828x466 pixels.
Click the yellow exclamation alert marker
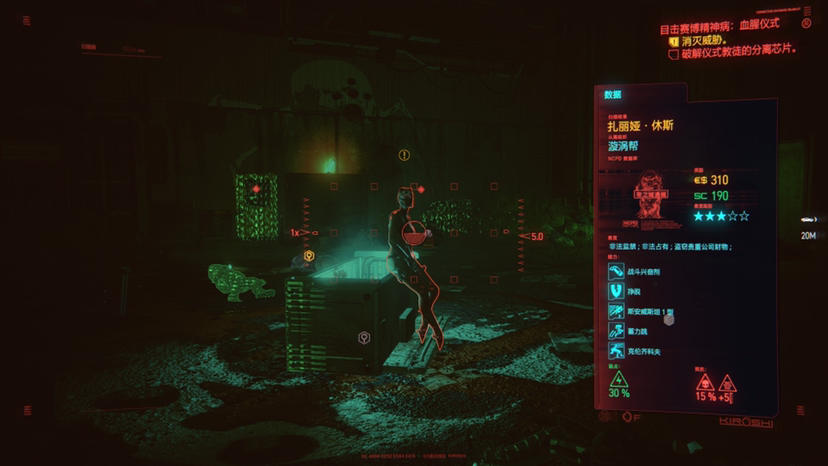click(404, 155)
